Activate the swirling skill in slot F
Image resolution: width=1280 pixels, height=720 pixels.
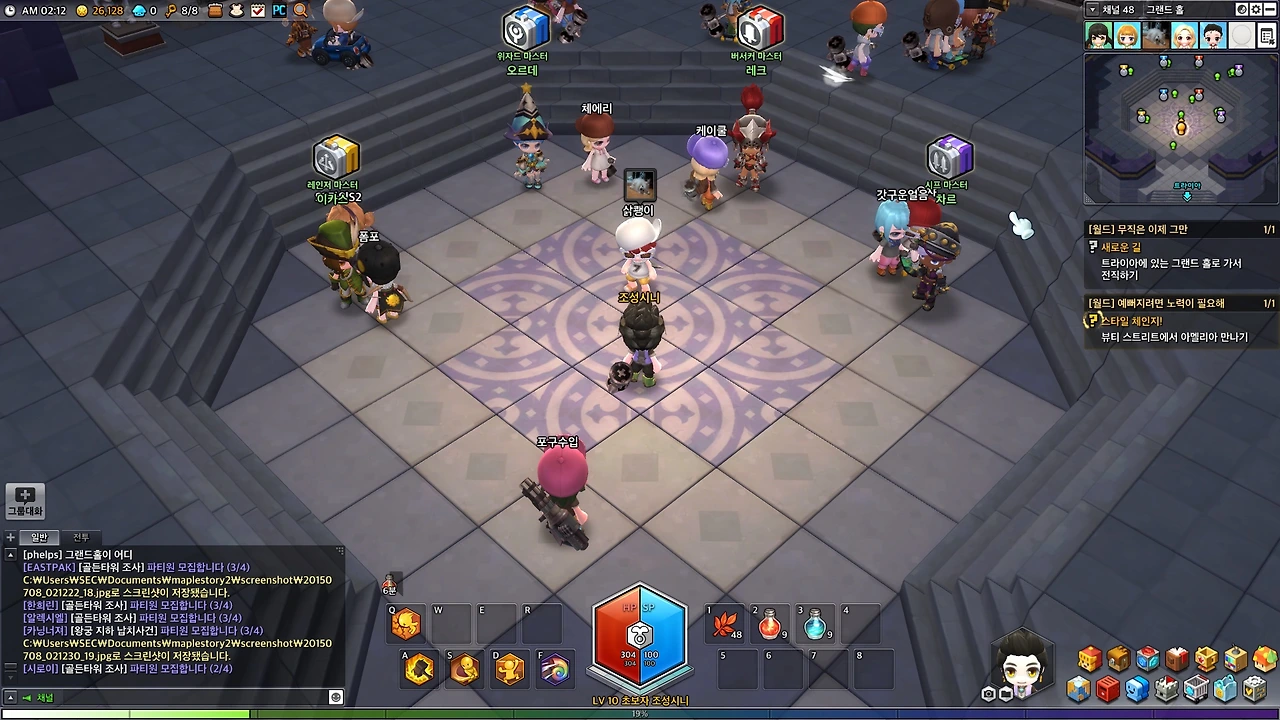554,668
